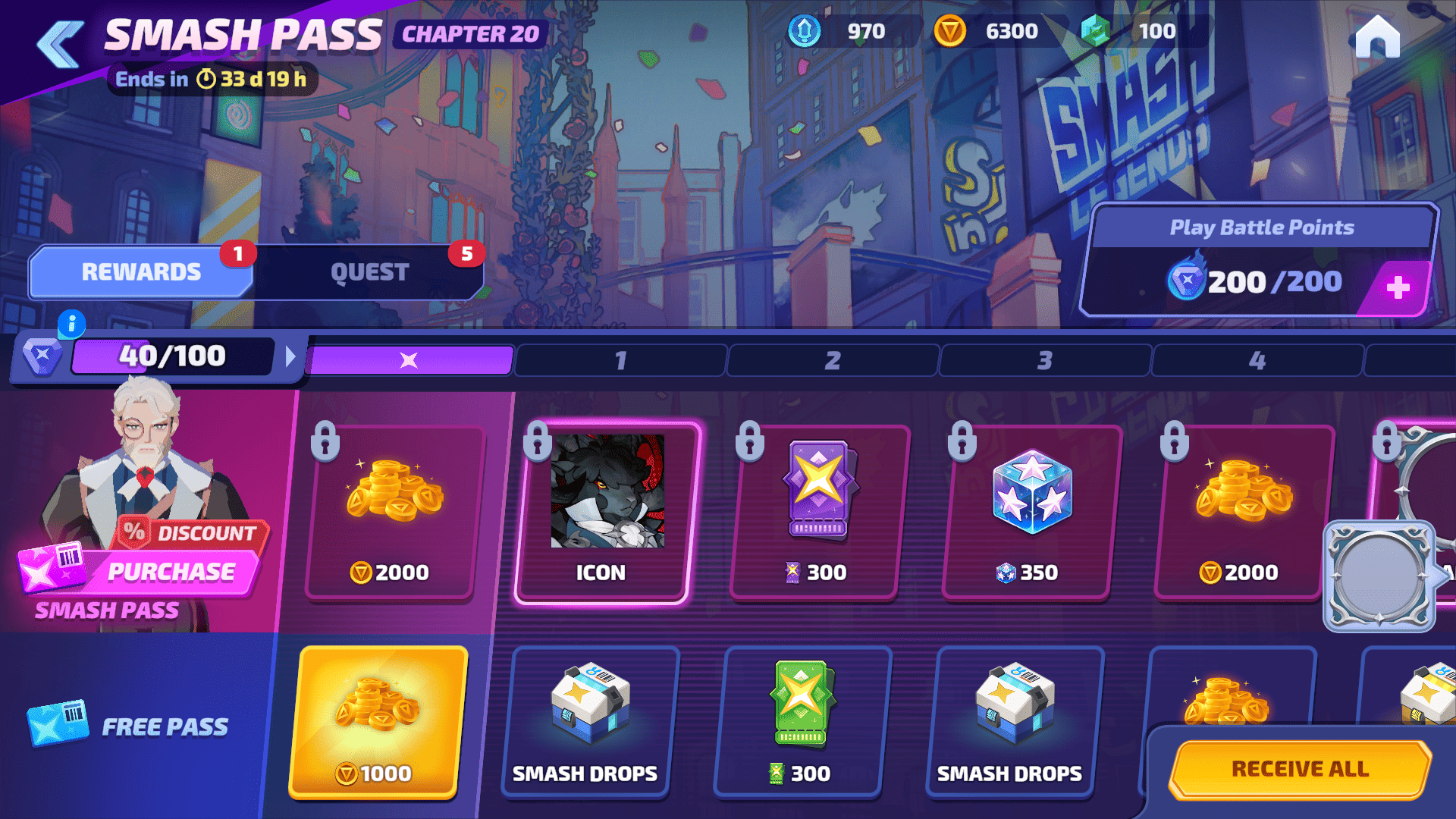Choose the locked purple 300 ticket reward
The width and height of the screenshot is (1456, 819).
click(x=817, y=513)
